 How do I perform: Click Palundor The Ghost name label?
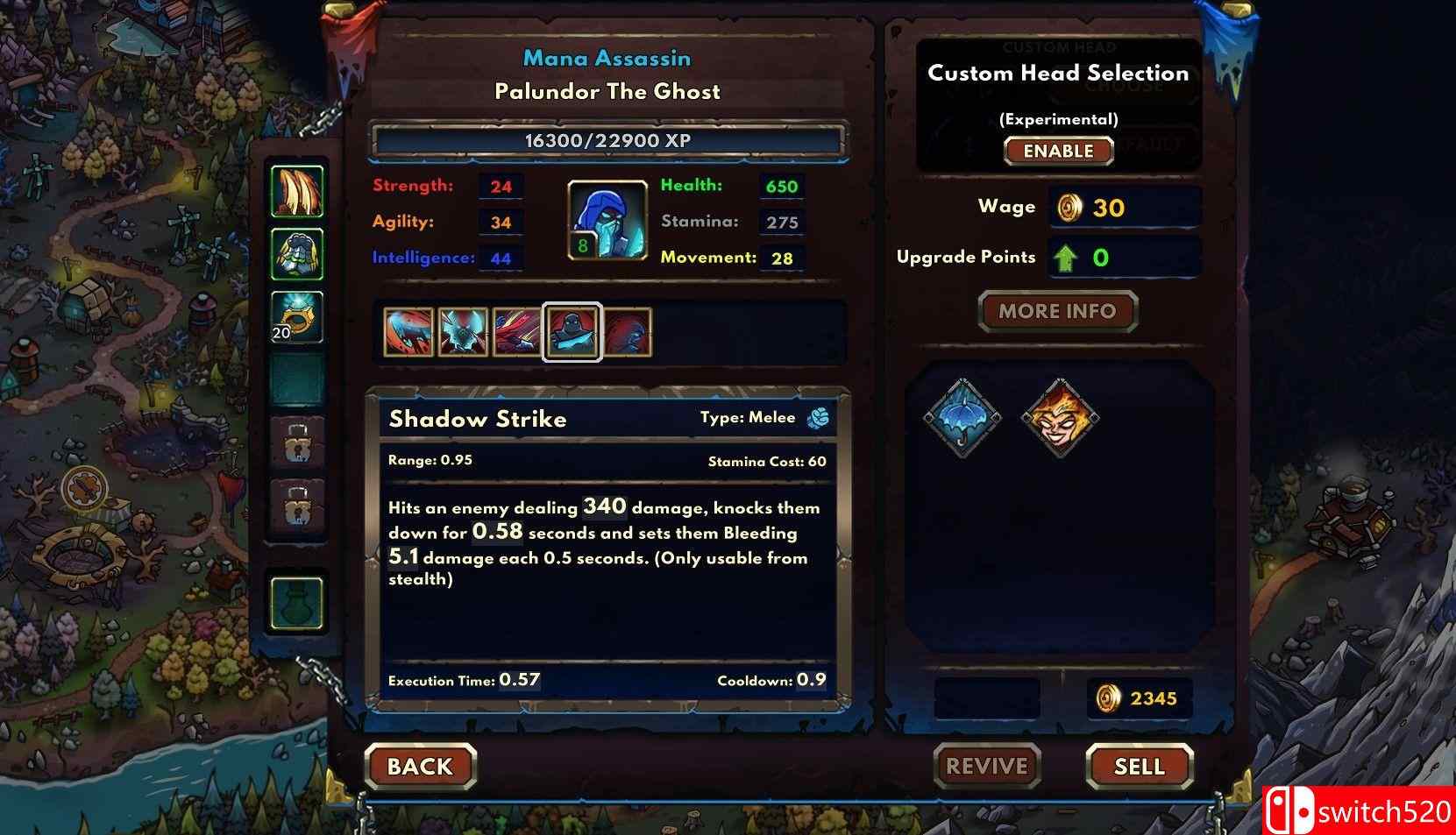pyautogui.click(x=608, y=91)
